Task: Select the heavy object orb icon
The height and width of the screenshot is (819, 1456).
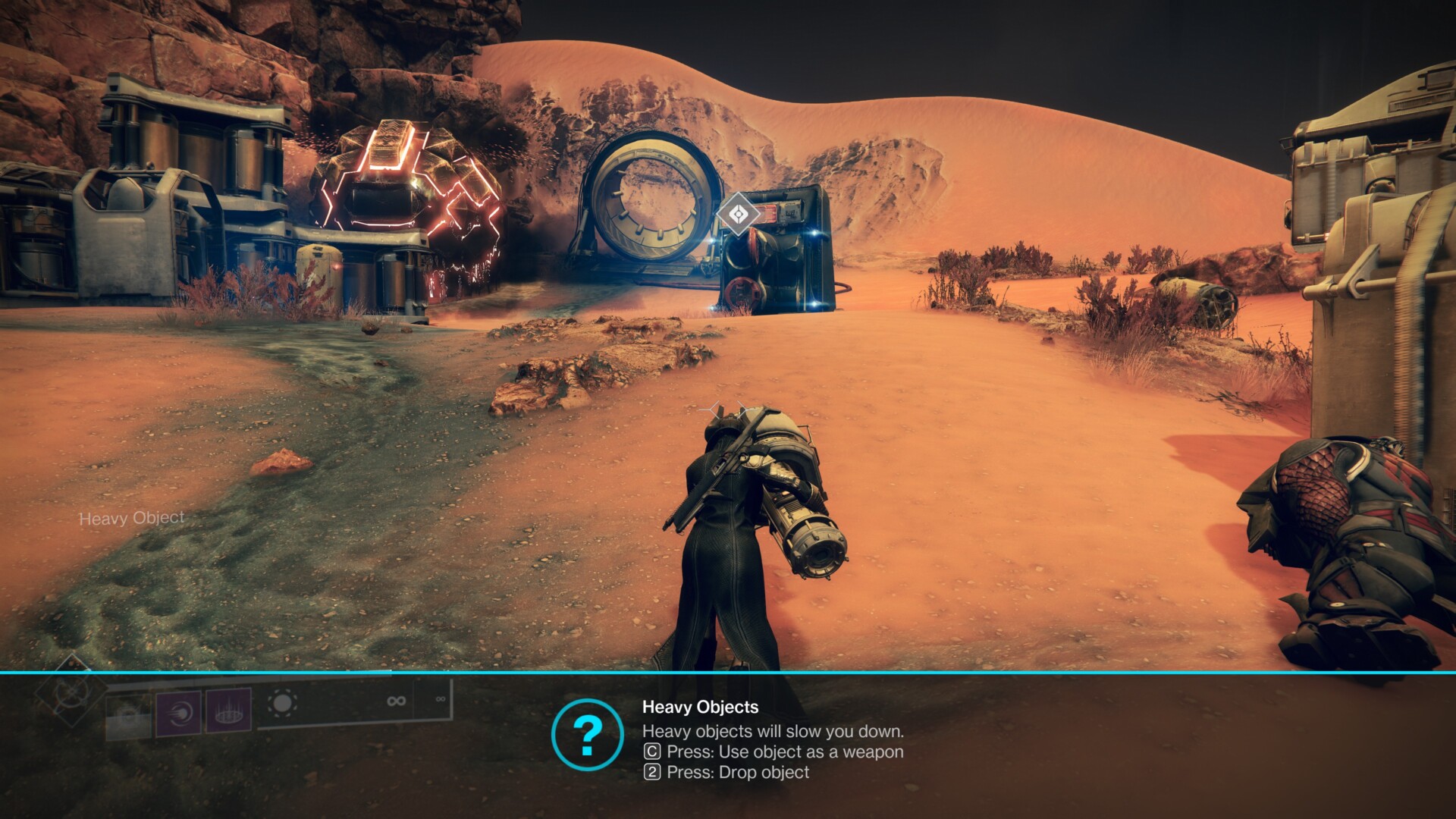Action: [x=283, y=703]
